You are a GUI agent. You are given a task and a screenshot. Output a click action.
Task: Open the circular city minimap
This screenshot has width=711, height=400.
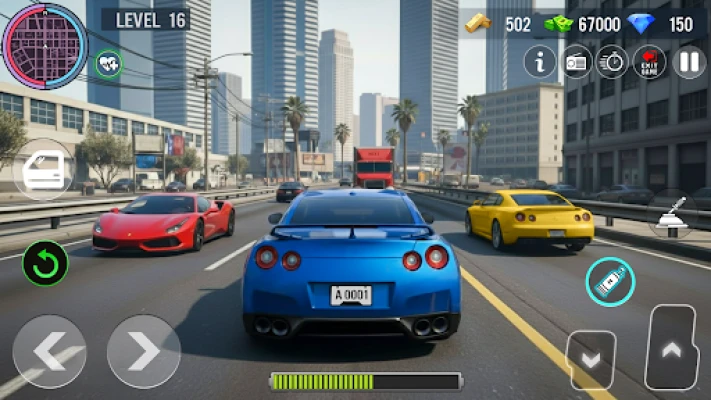coord(44,44)
